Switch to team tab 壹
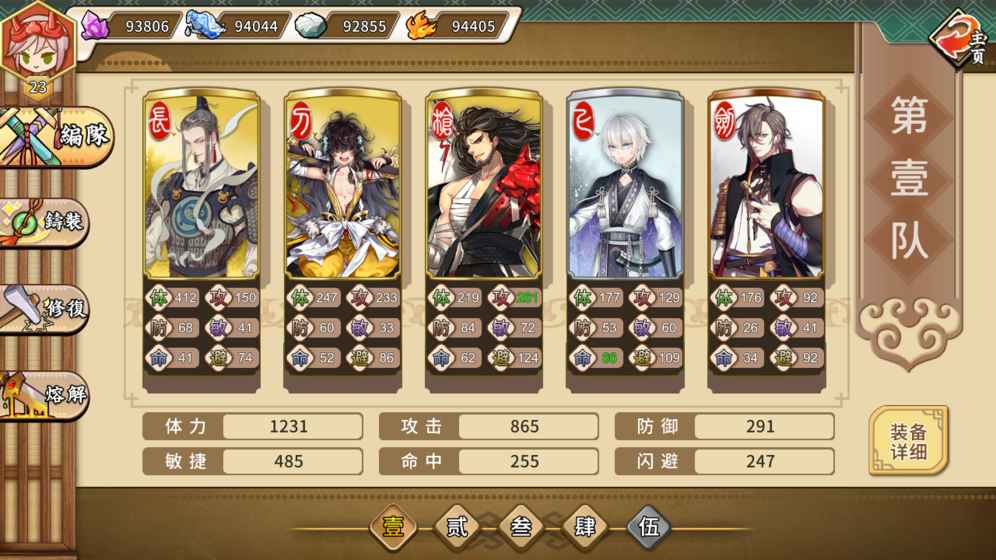 (x=393, y=527)
